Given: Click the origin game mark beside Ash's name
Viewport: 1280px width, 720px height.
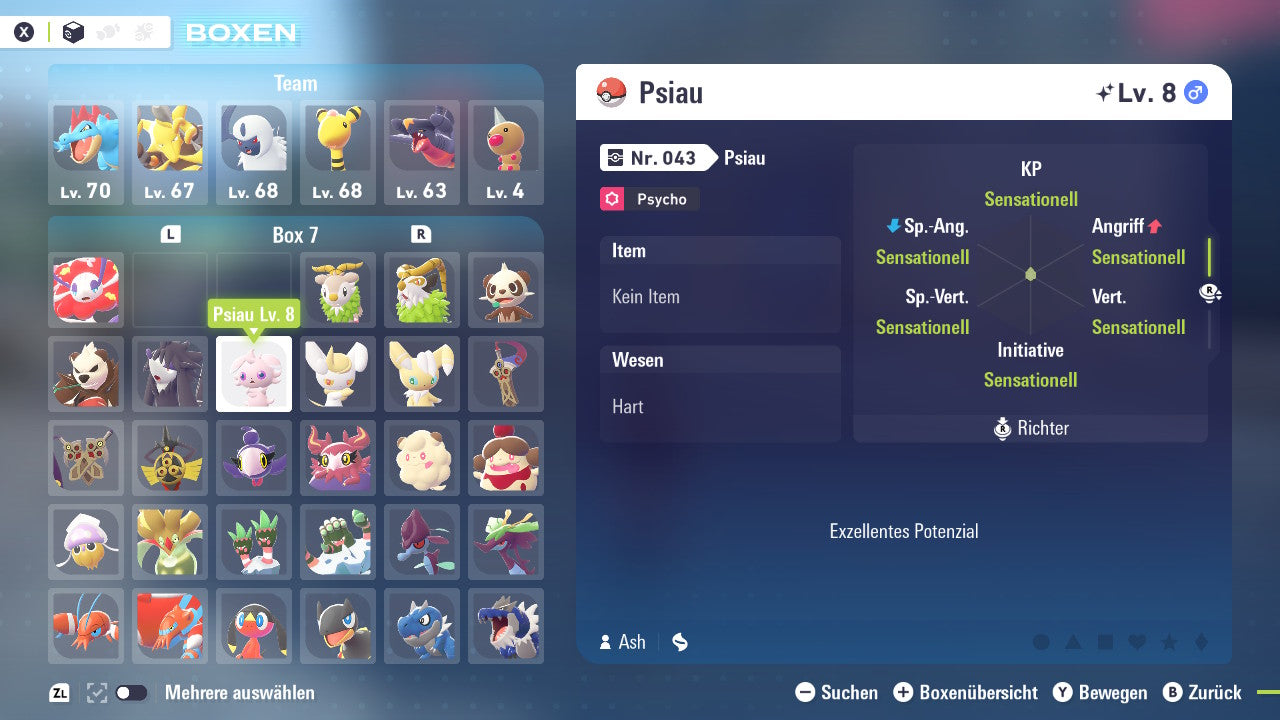Looking at the screenshot, I should point(679,642).
